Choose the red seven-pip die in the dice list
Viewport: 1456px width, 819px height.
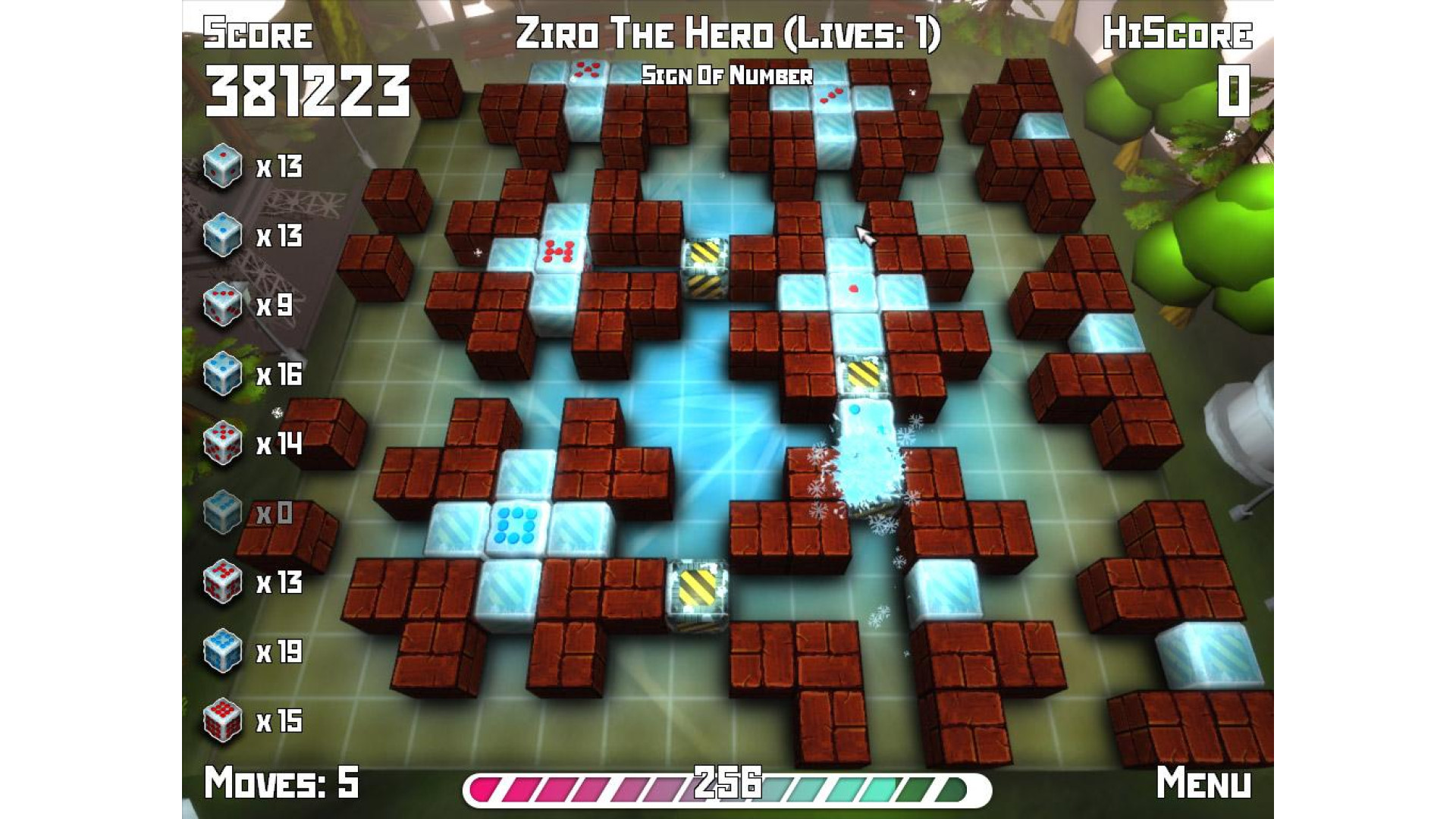click(222, 582)
